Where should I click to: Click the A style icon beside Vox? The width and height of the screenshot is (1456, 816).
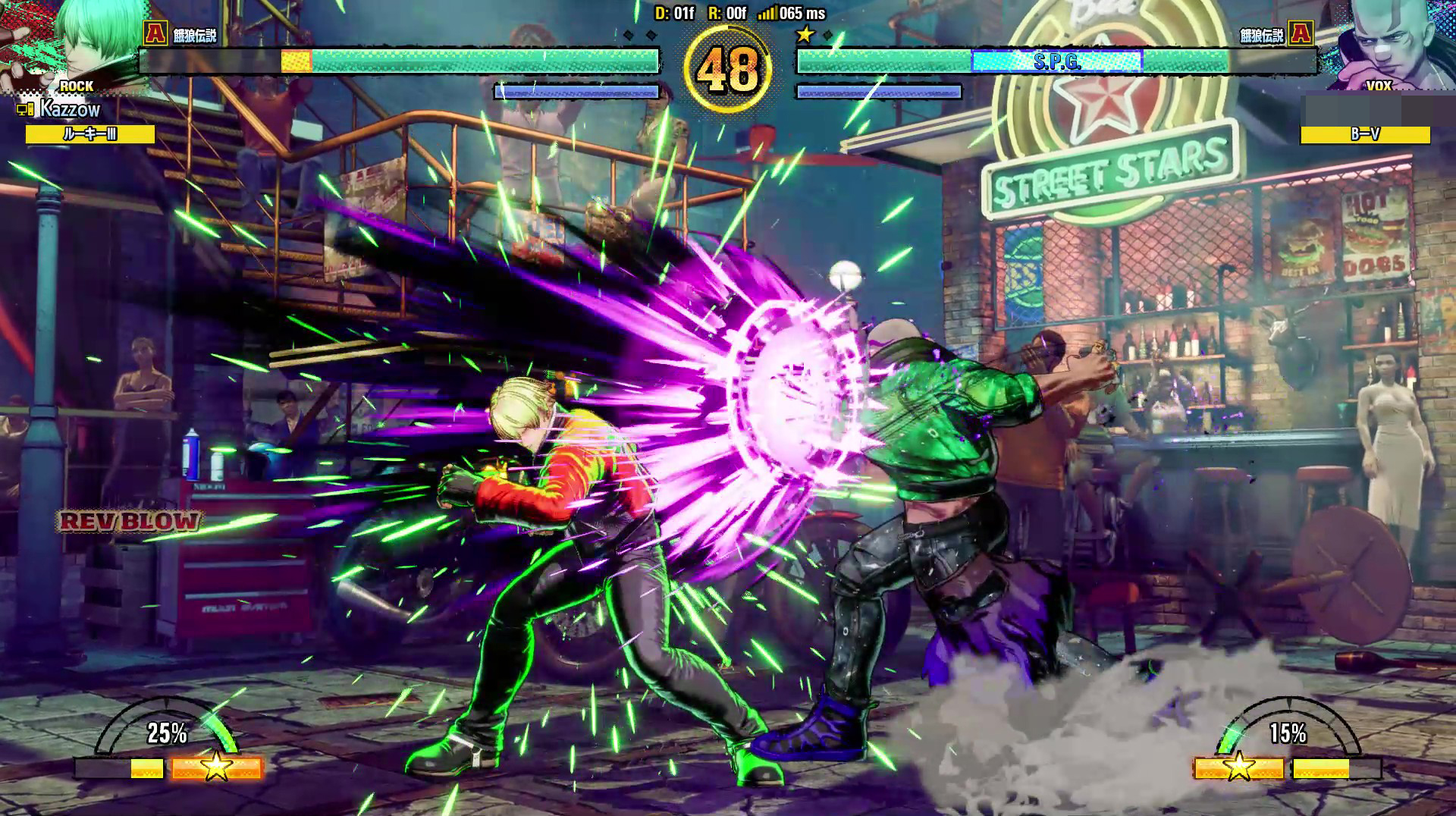point(1301,33)
